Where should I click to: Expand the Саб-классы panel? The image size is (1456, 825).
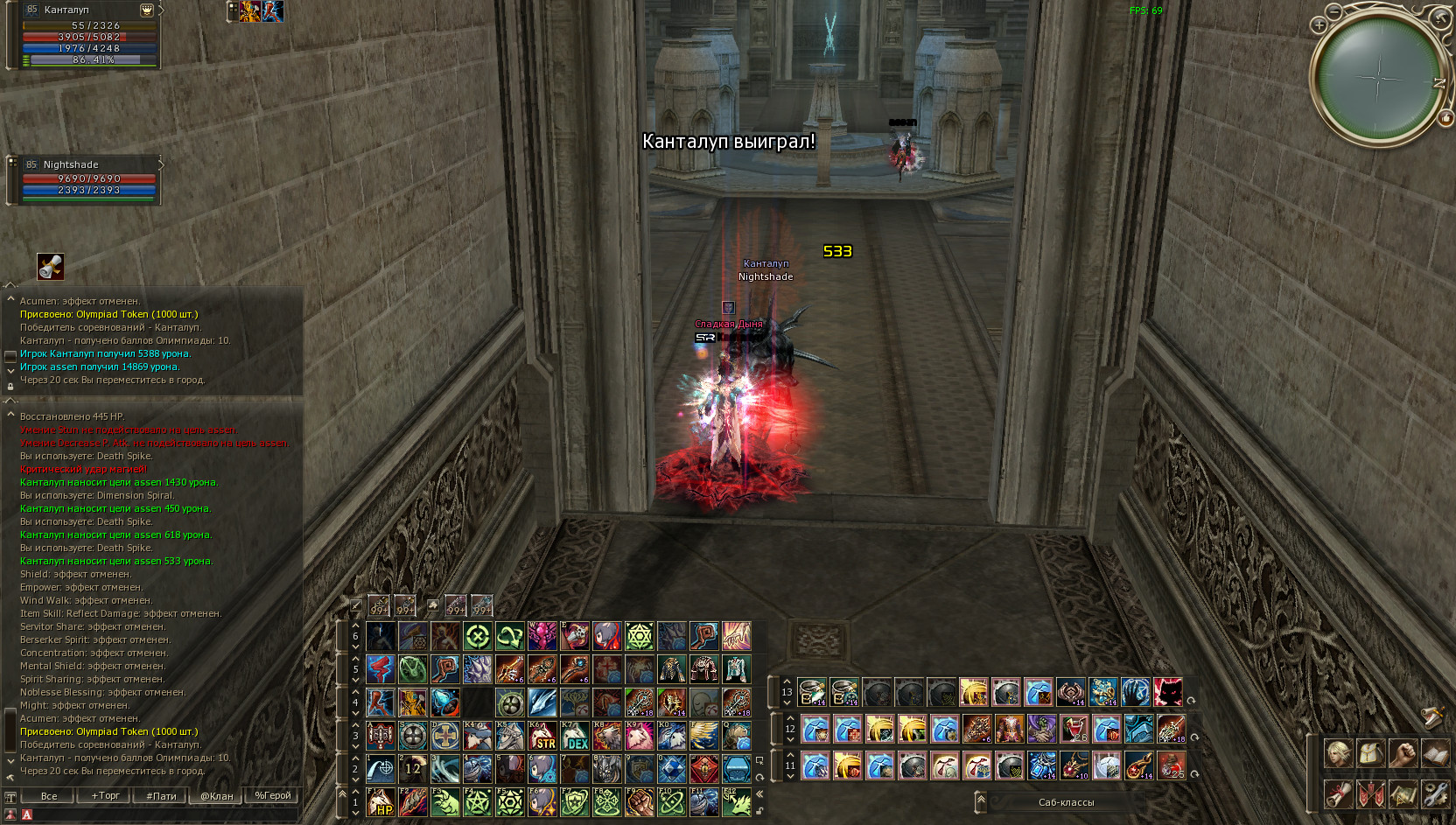coord(981,801)
